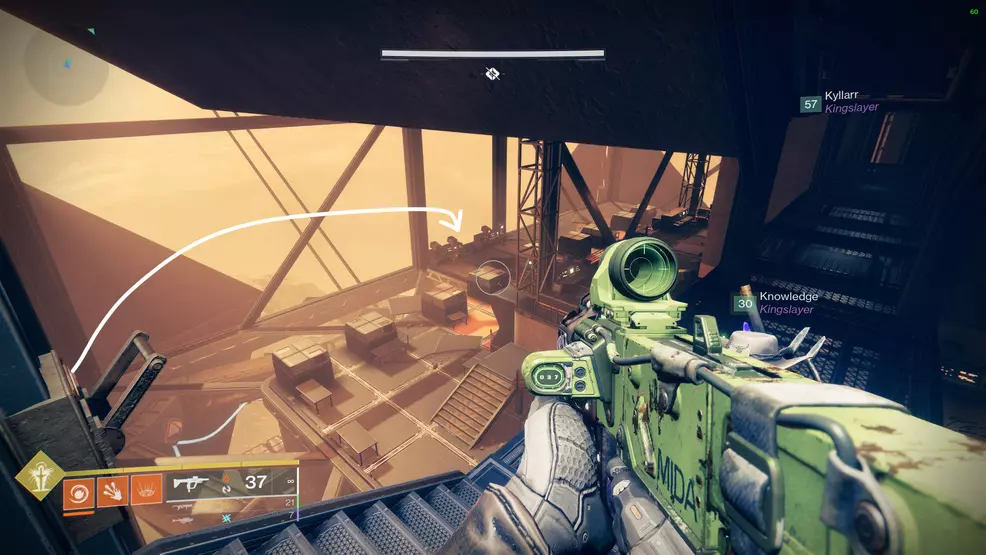
Task: Trigger the orange hand melee ability icon
Action: (x=112, y=492)
